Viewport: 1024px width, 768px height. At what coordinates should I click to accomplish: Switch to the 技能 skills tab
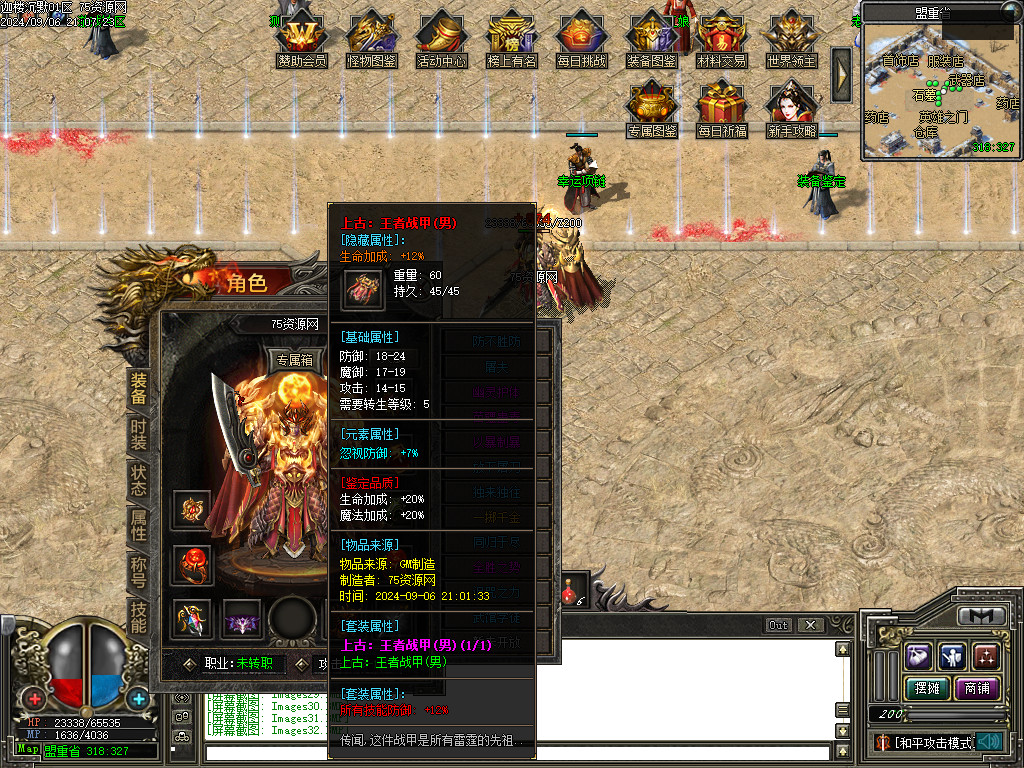click(x=139, y=618)
